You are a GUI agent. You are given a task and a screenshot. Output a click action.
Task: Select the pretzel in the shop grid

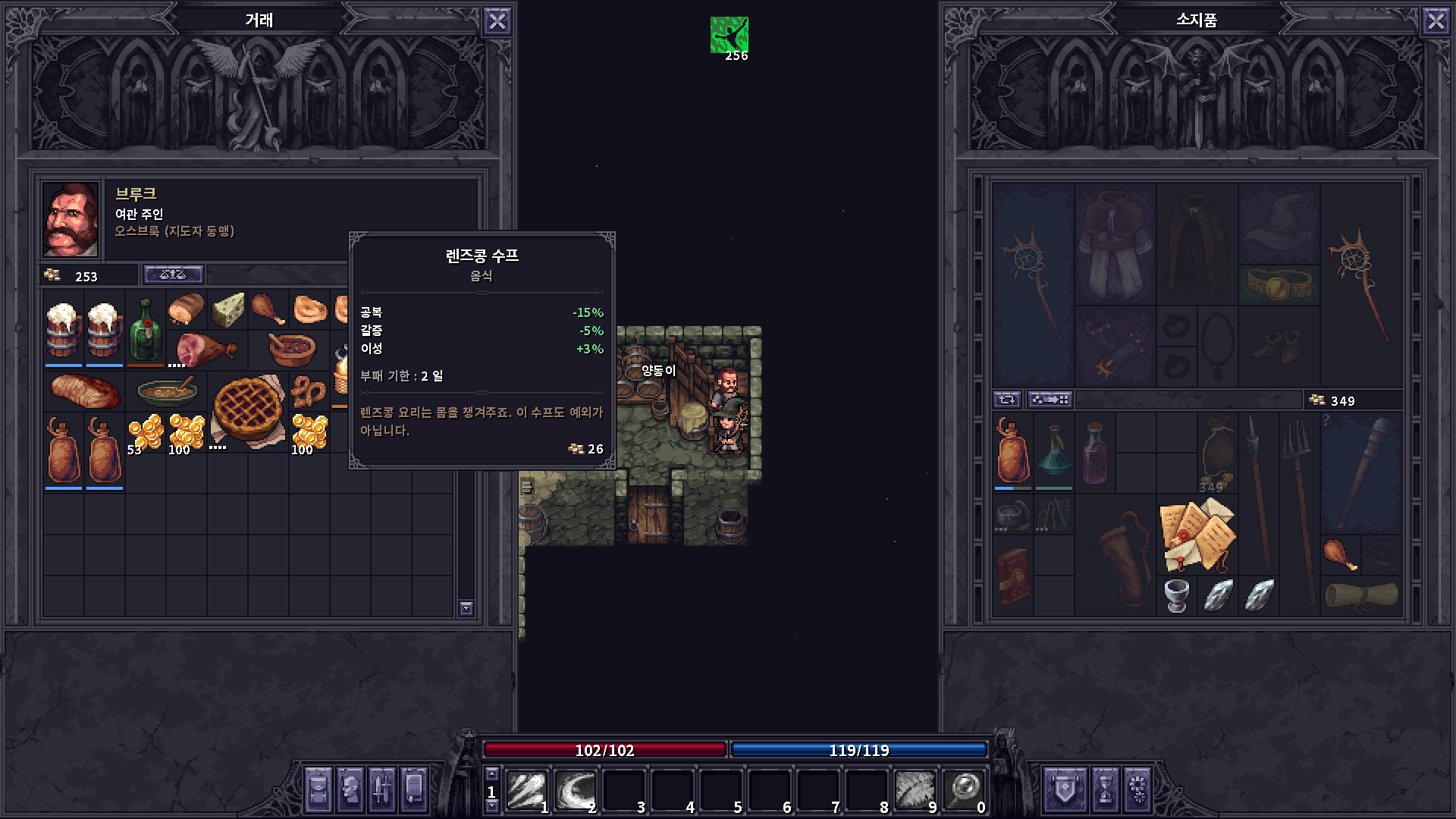[309, 391]
